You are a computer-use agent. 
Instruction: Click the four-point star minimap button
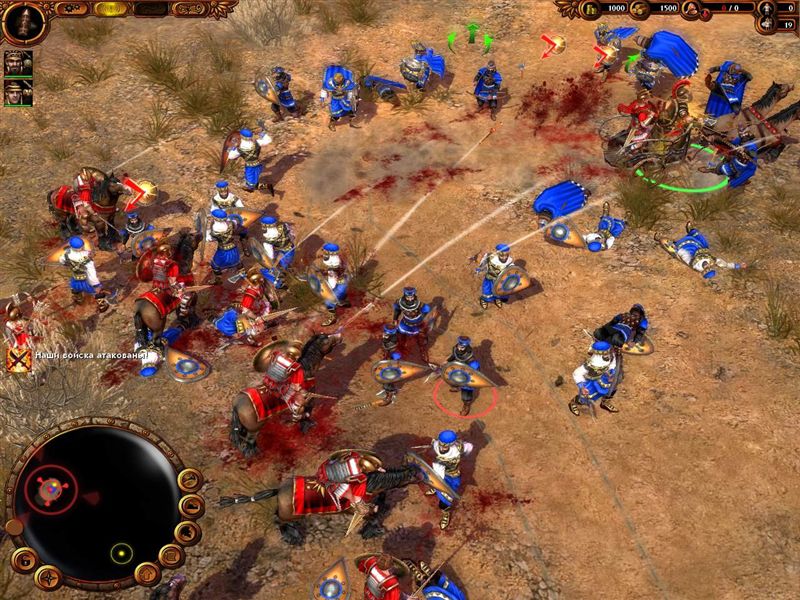pos(47,576)
